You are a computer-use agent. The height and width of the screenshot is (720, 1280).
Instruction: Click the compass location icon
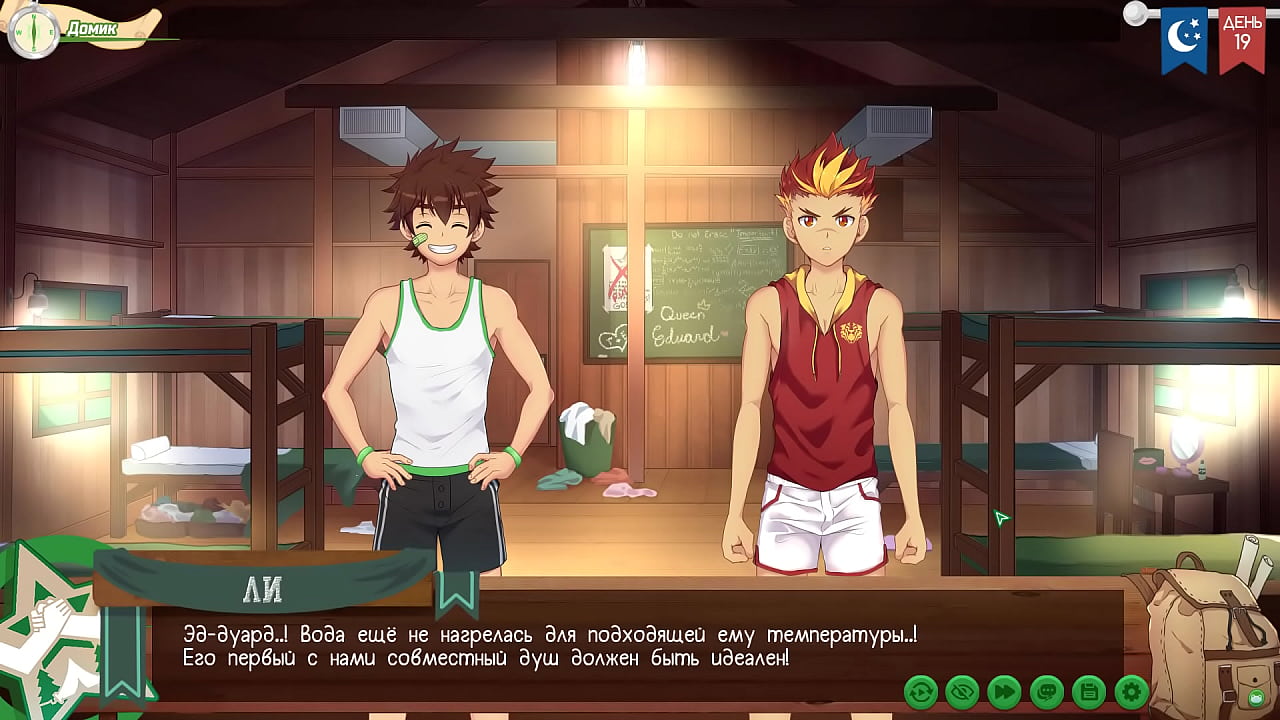tap(33, 31)
